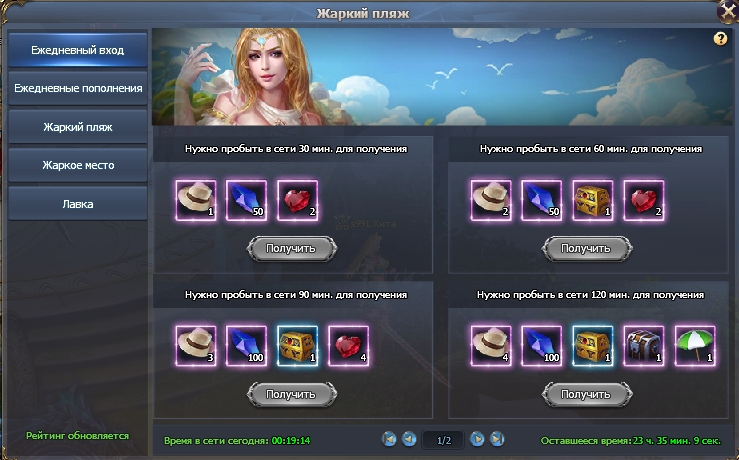739x460 pixels.
Task: Claim the 120-minute reward via Получить
Action: coord(585,394)
